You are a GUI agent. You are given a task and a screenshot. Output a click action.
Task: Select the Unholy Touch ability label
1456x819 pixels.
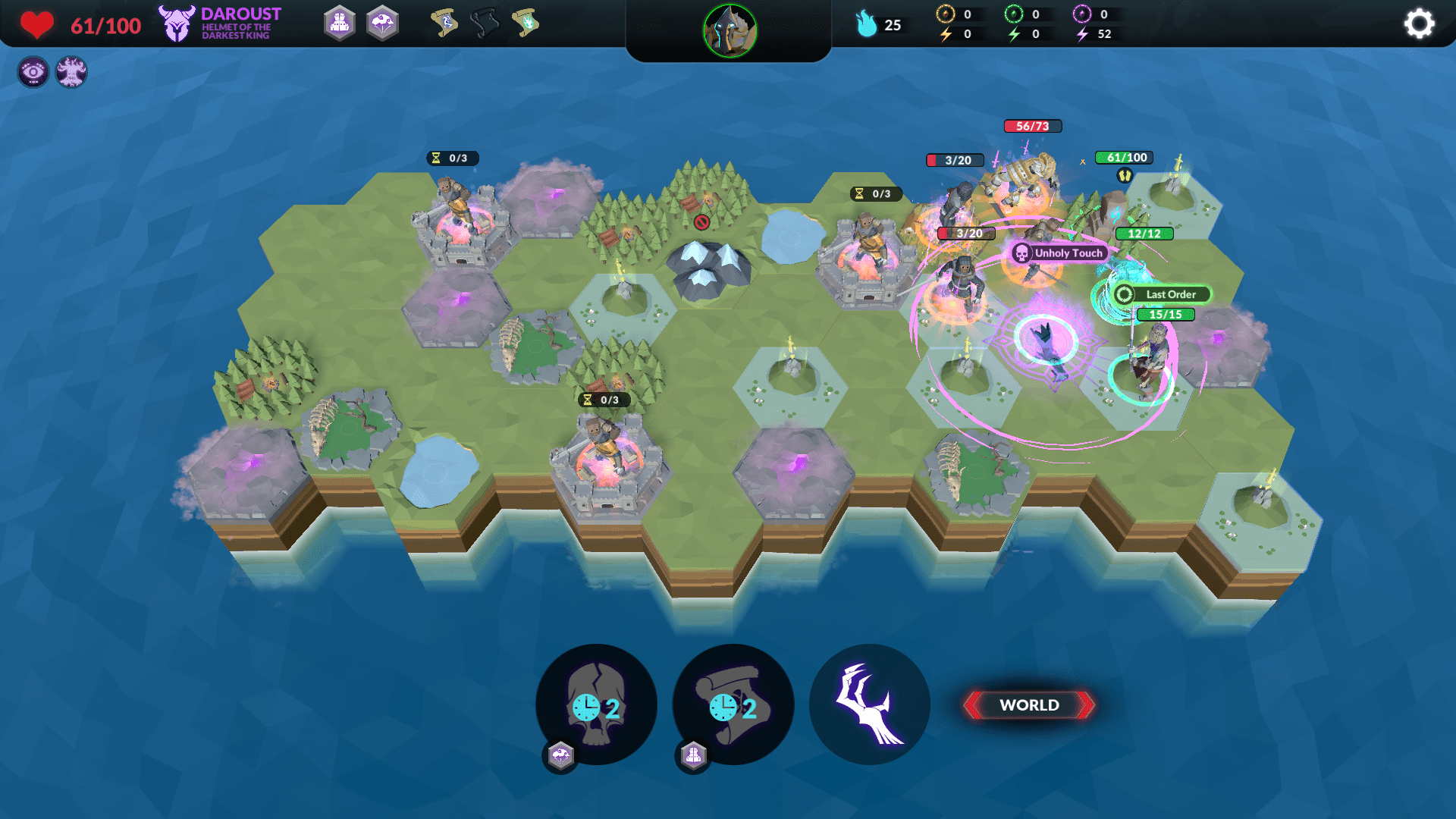click(x=1060, y=253)
